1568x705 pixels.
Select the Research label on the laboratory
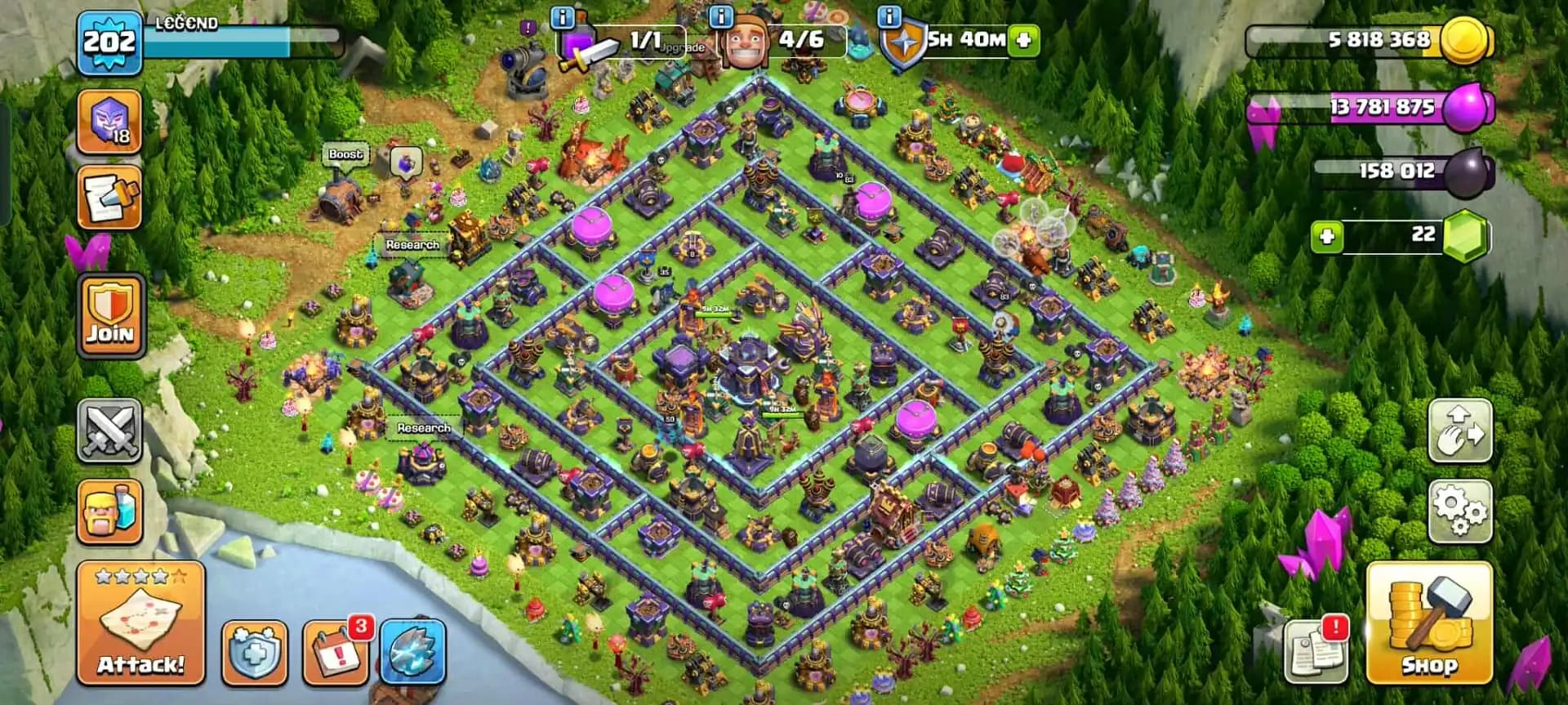coord(423,426)
